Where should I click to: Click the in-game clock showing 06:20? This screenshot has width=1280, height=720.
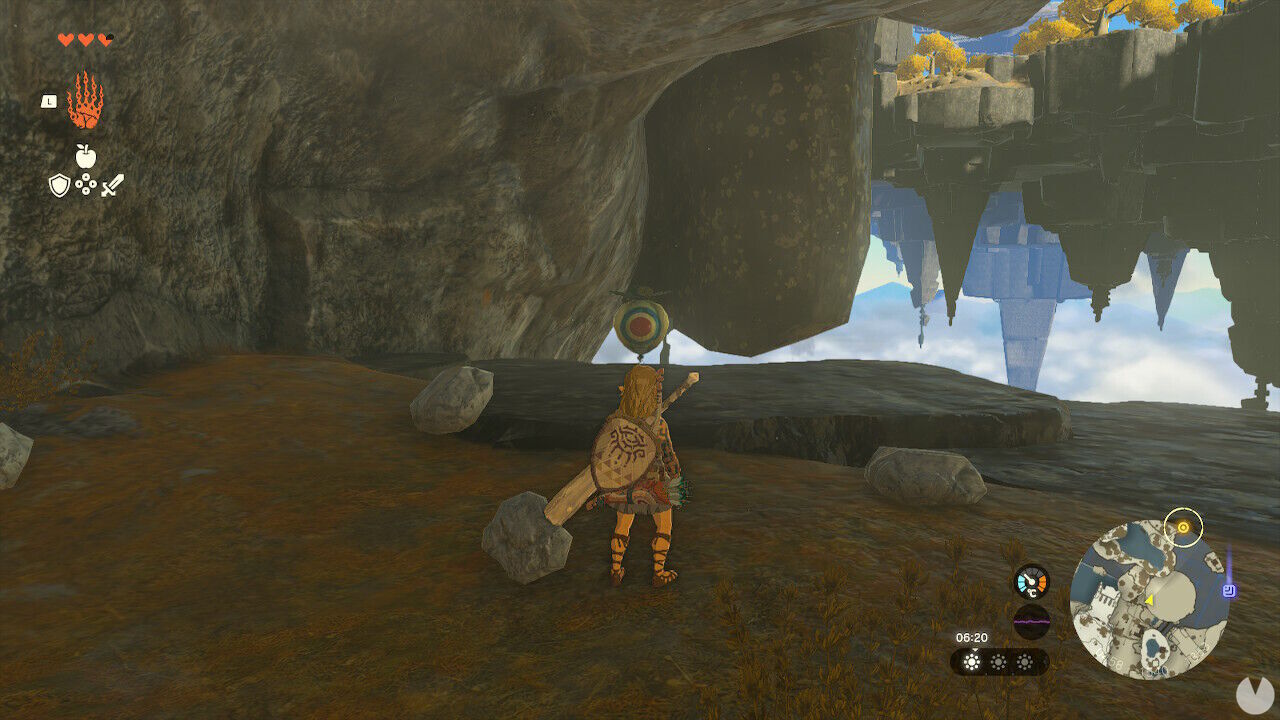(x=972, y=637)
